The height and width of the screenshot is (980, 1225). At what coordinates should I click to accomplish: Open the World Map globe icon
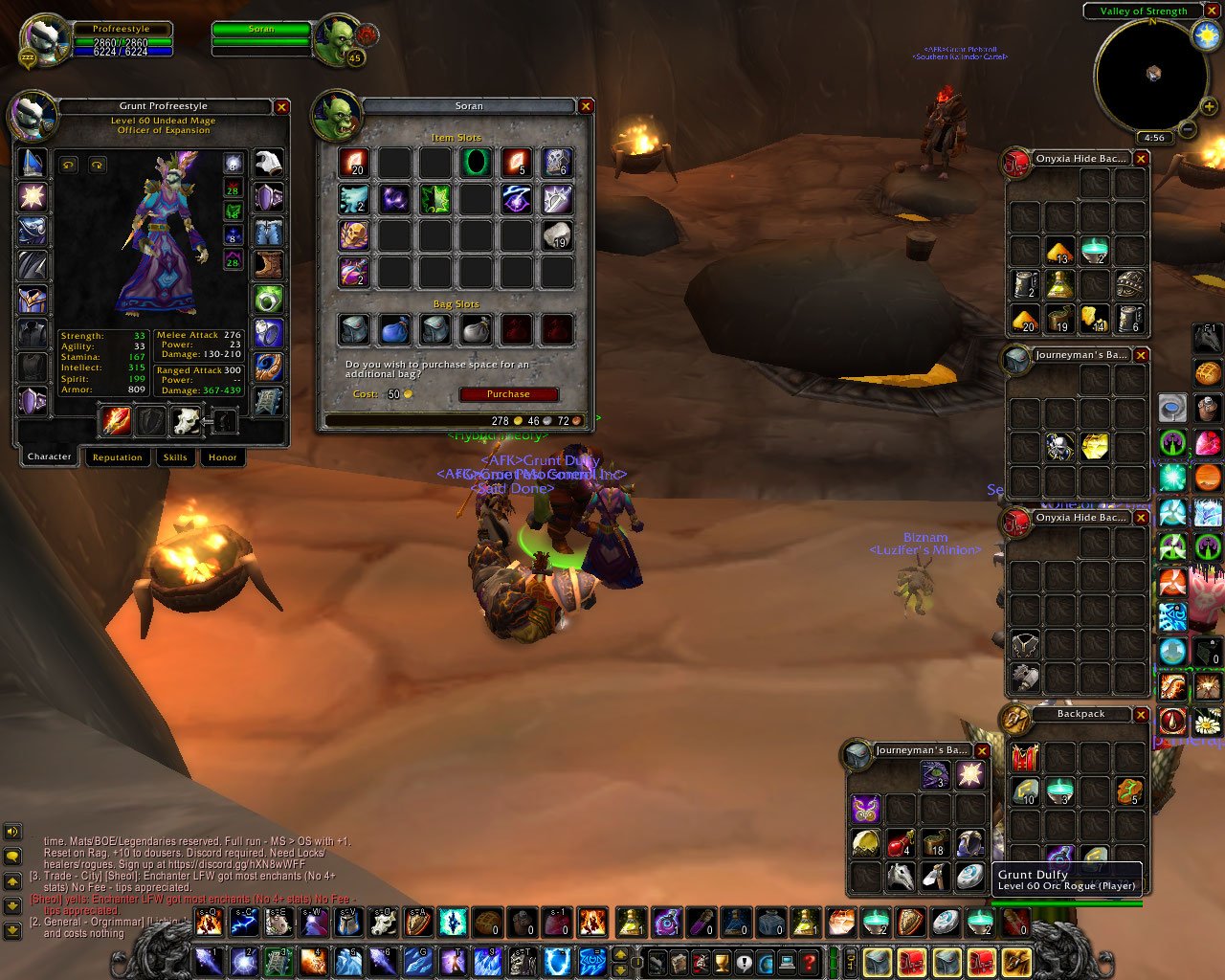[764, 961]
